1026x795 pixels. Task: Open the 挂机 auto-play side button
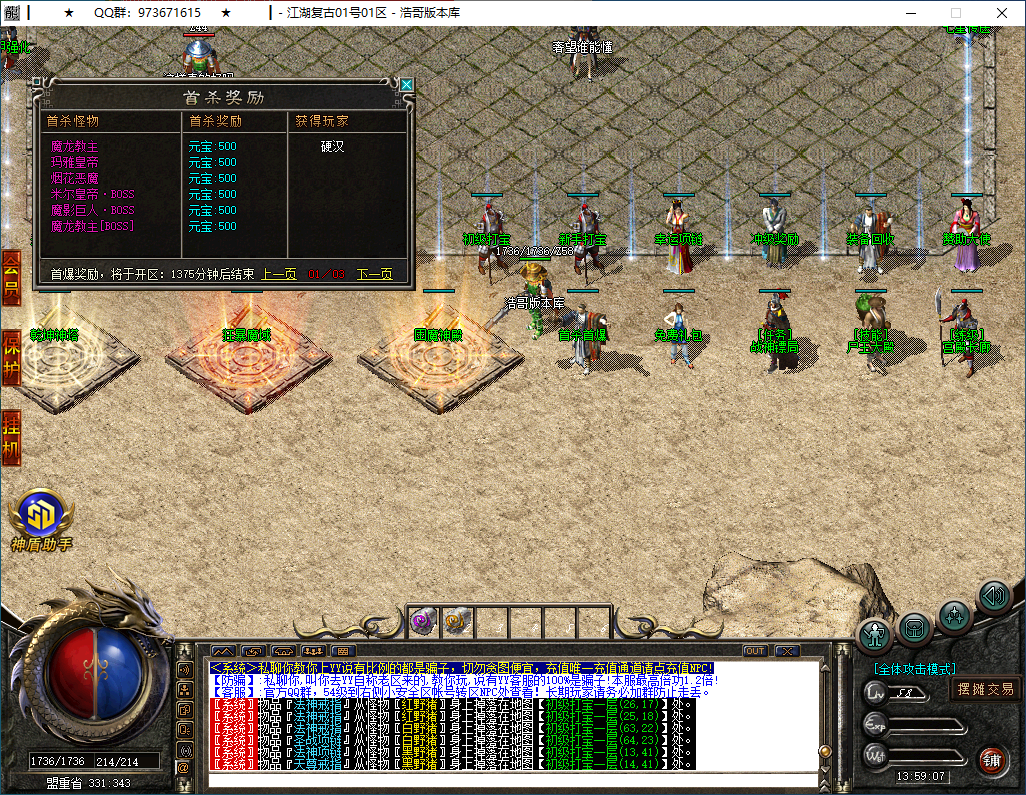click(x=11, y=435)
